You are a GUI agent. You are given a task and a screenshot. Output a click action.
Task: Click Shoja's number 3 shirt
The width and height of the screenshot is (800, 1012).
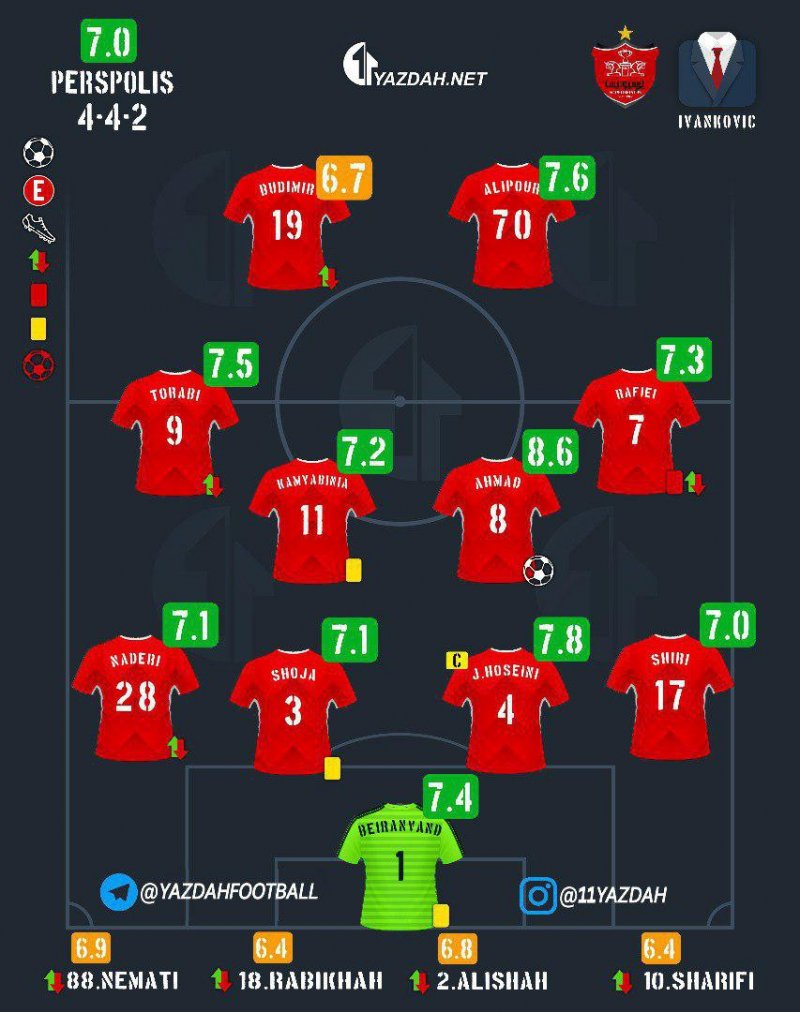293,708
